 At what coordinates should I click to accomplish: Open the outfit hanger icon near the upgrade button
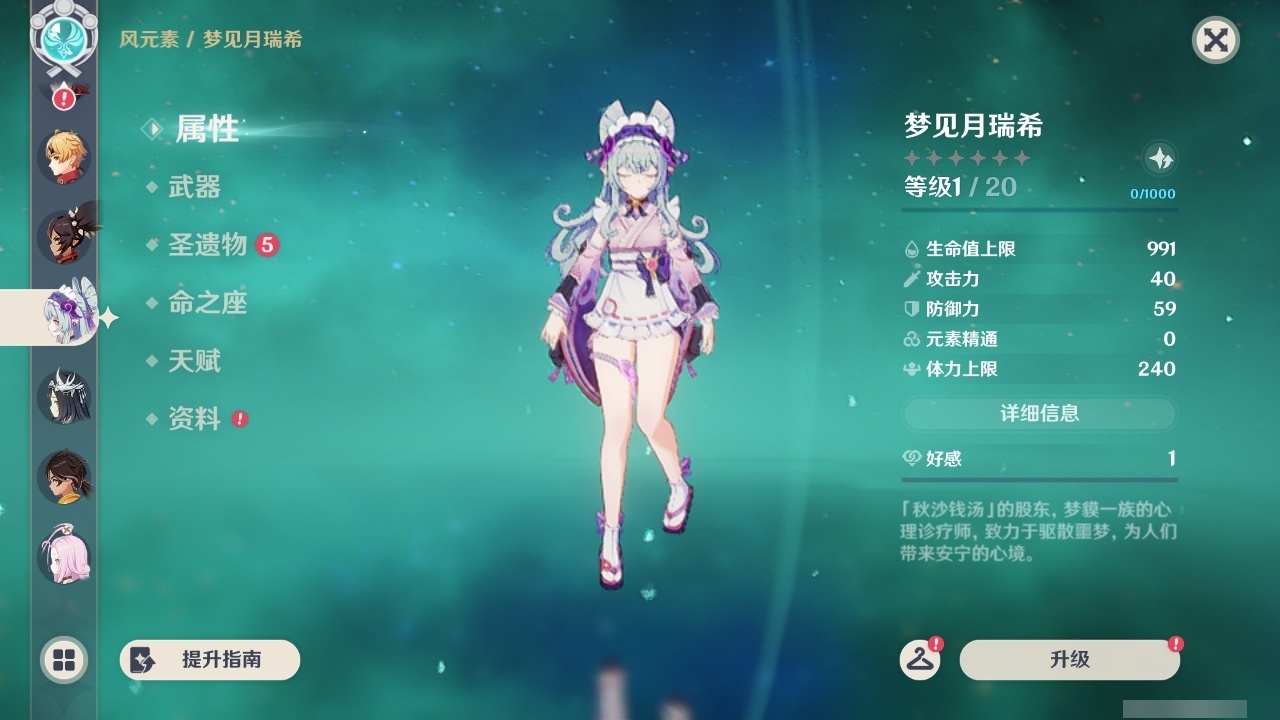[922, 660]
